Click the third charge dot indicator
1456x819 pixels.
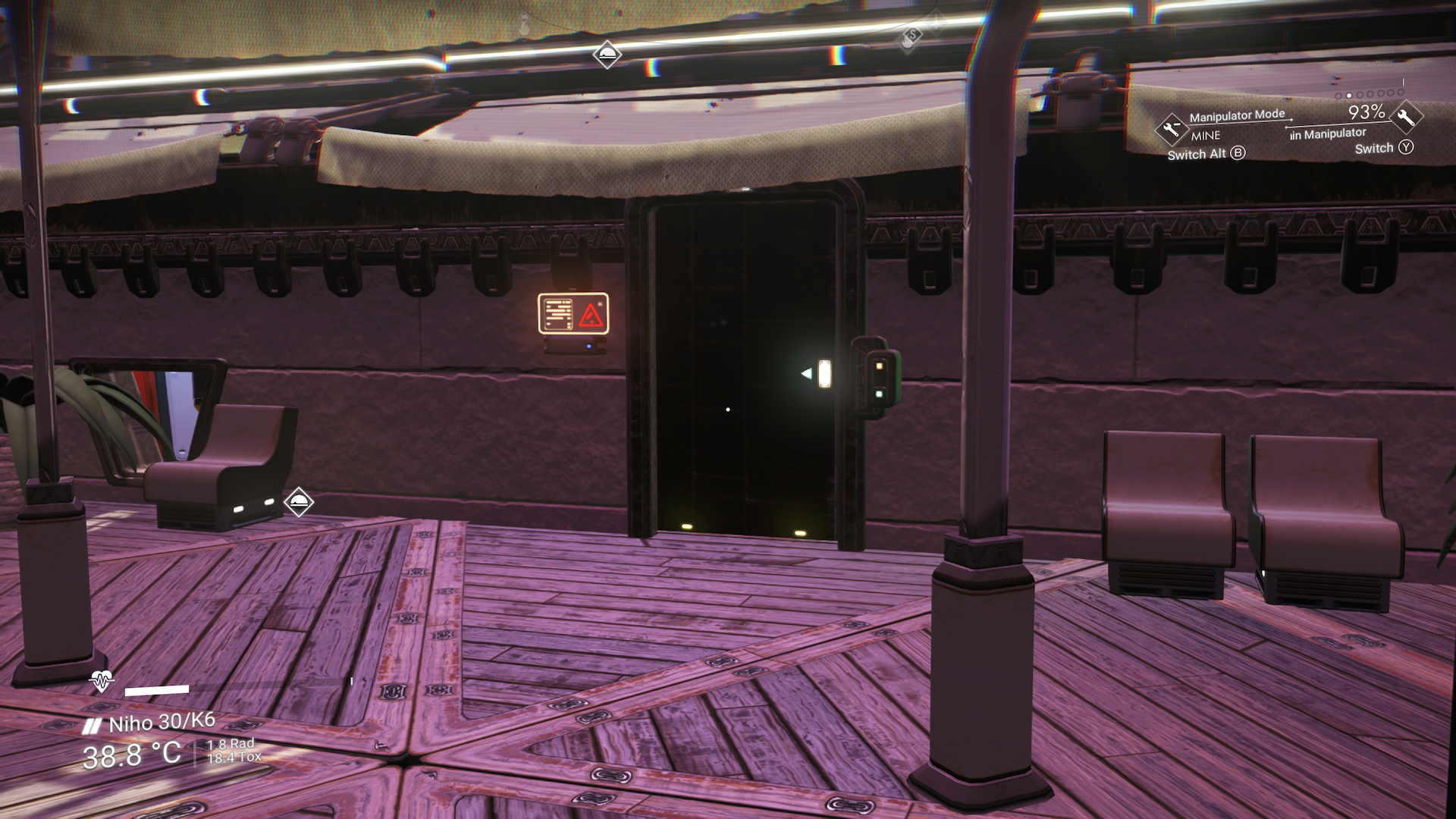pos(1358,95)
